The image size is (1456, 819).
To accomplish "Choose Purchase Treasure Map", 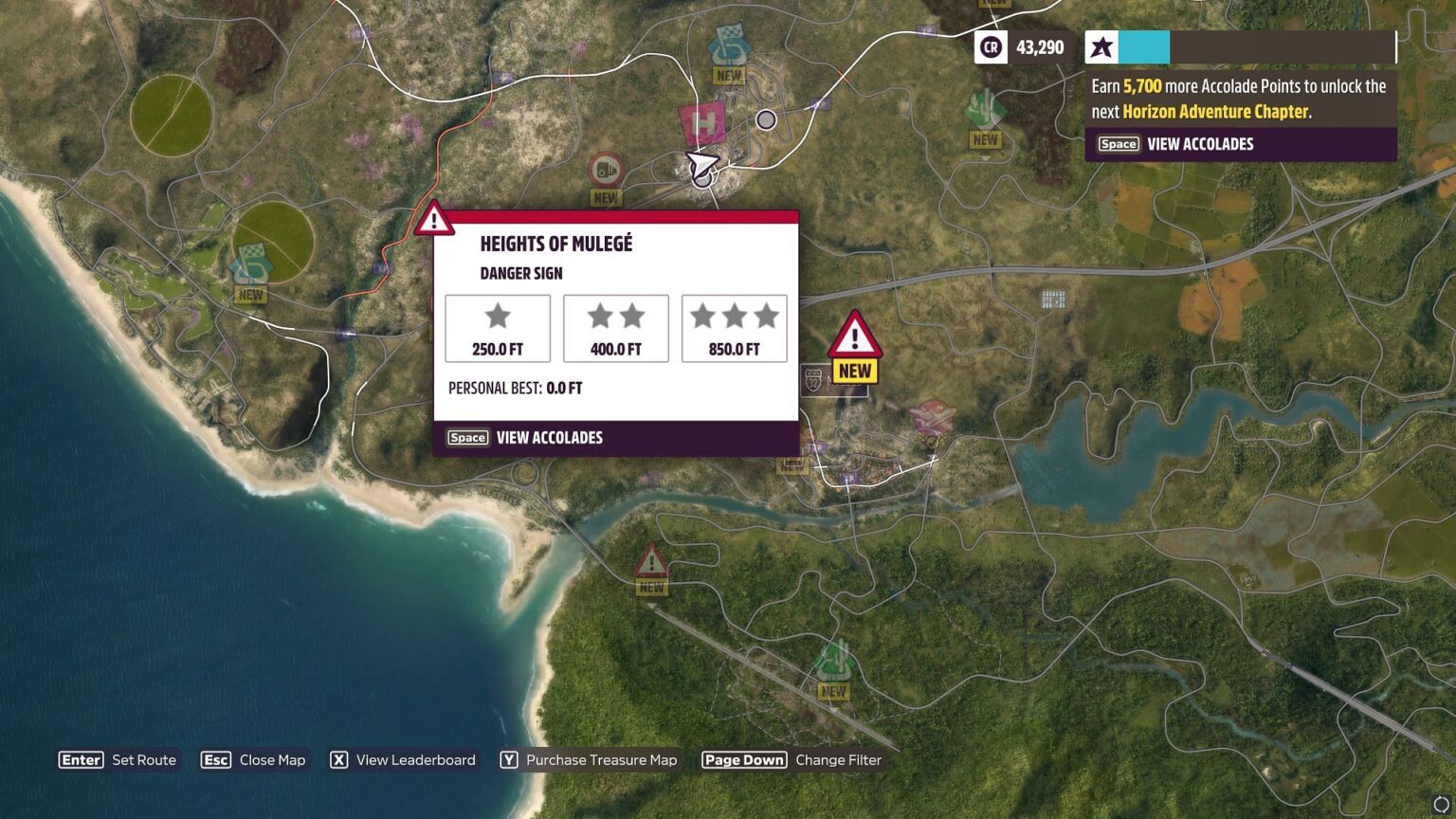I will coord(601,760).
